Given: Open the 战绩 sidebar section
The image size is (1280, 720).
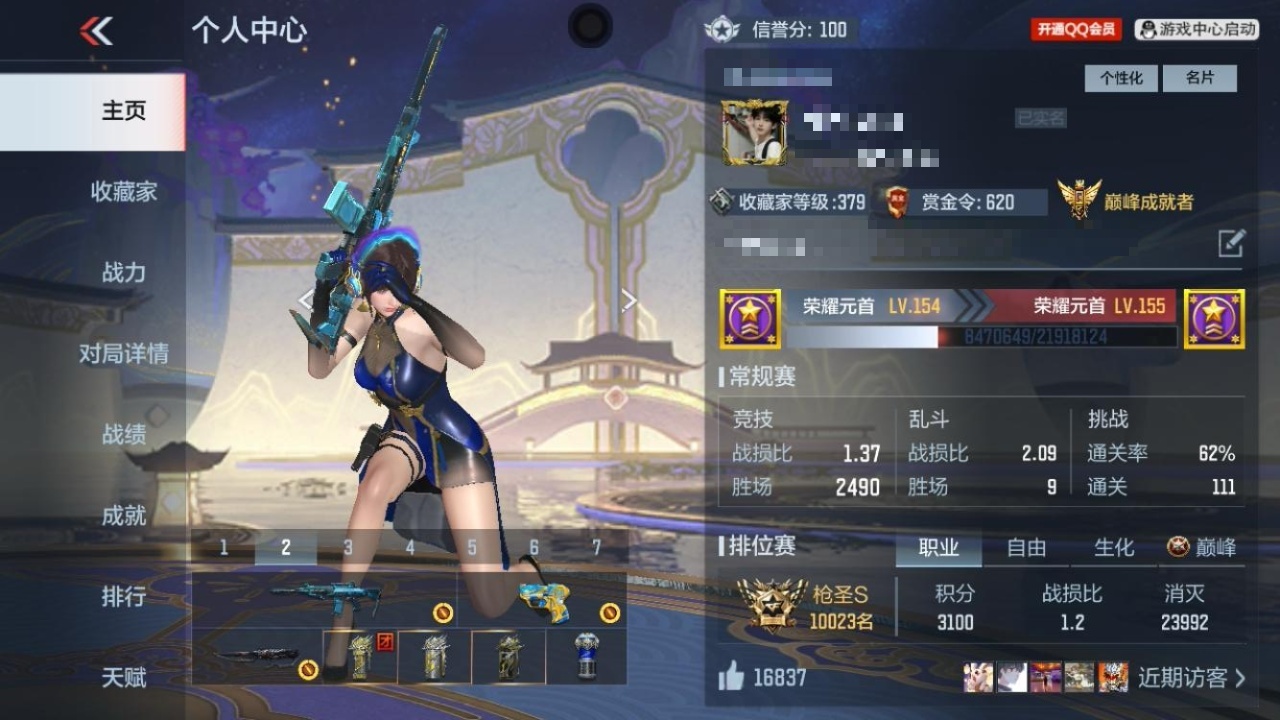Looking at the screenshot, I should click(123, 434).
